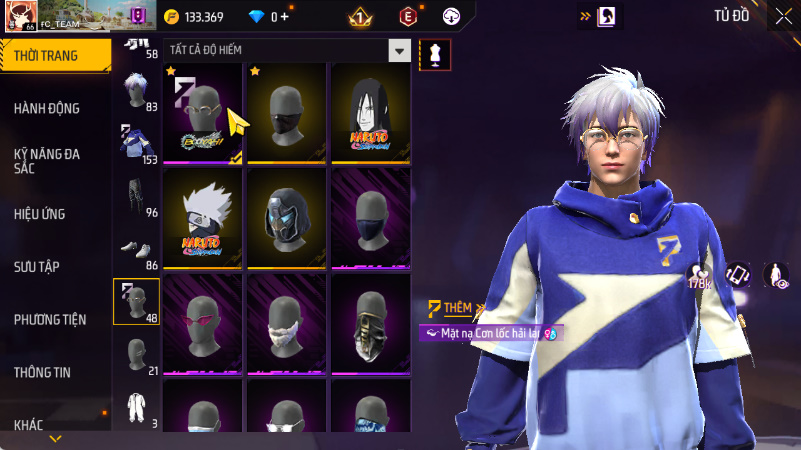Open the tops category with 153 items

tap(138, 144)
